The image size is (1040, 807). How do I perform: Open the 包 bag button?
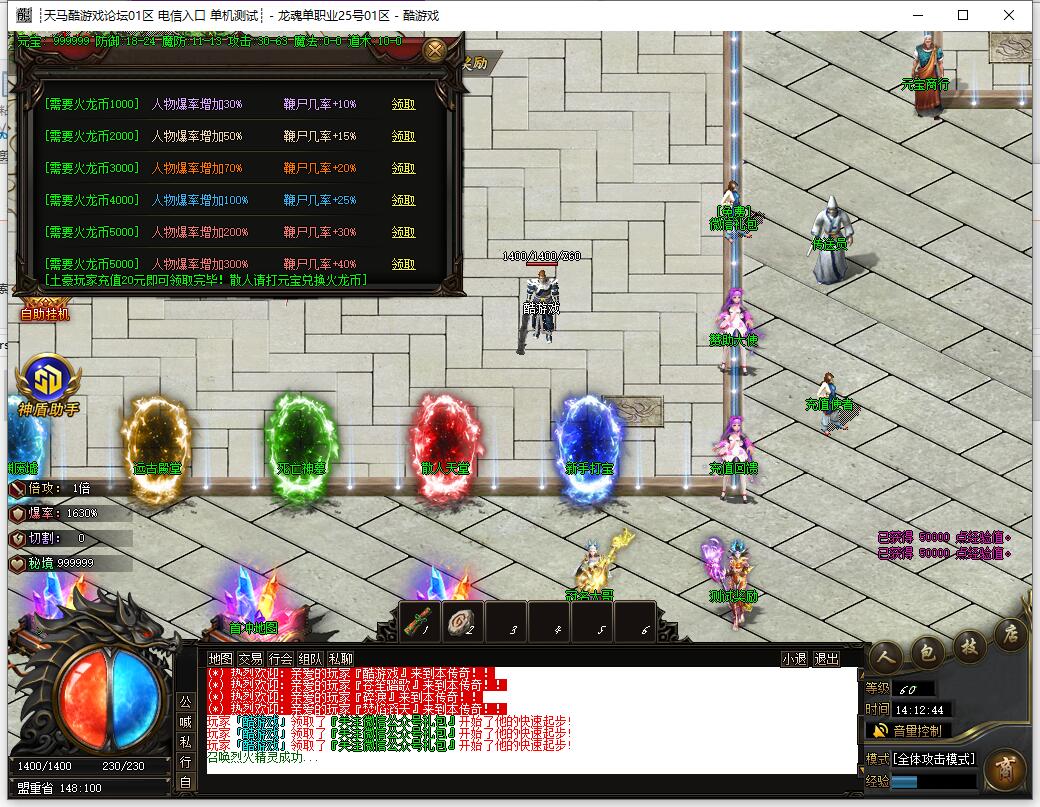[927, 655]
